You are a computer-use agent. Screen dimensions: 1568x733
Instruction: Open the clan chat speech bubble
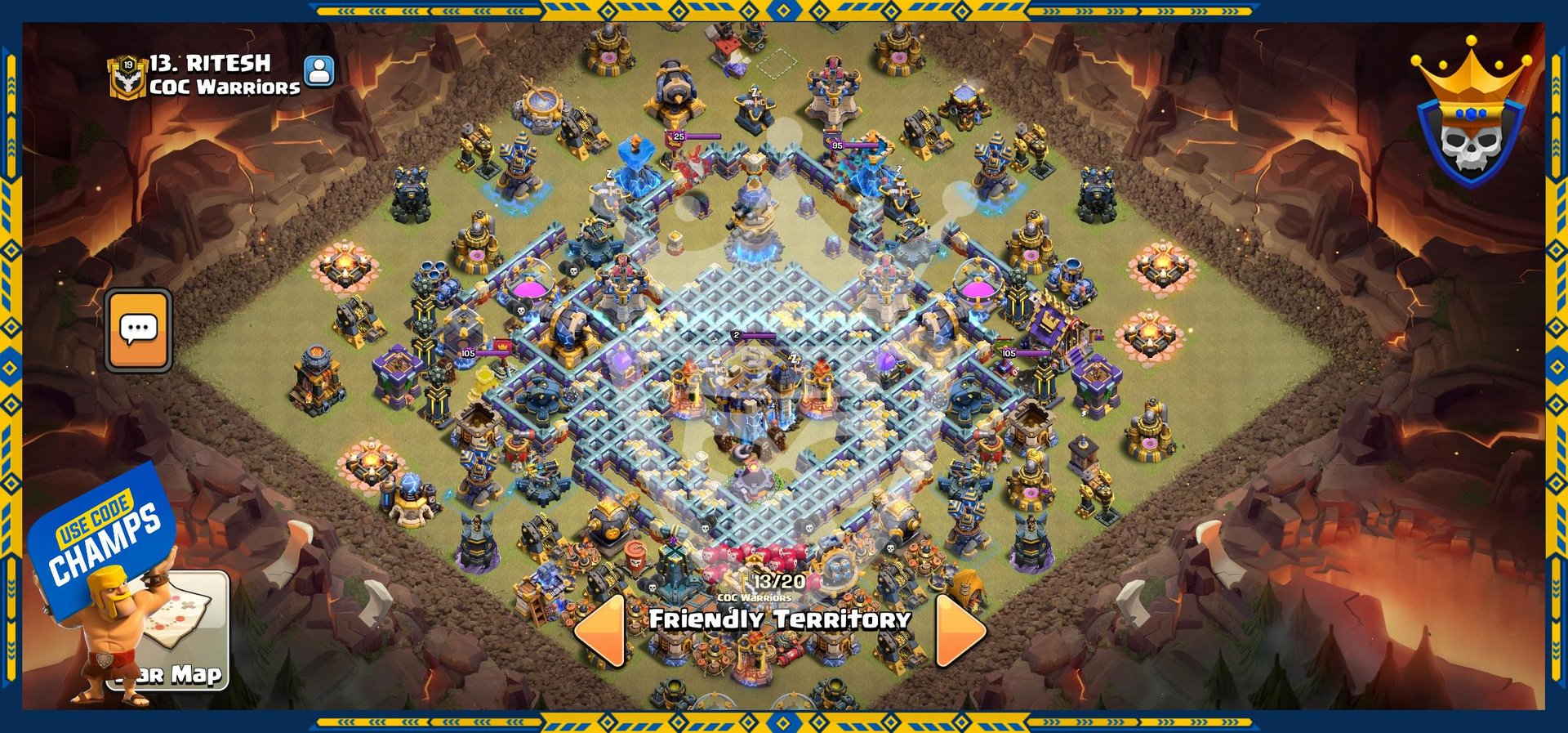pyautogui.click(x=138, y=330)
